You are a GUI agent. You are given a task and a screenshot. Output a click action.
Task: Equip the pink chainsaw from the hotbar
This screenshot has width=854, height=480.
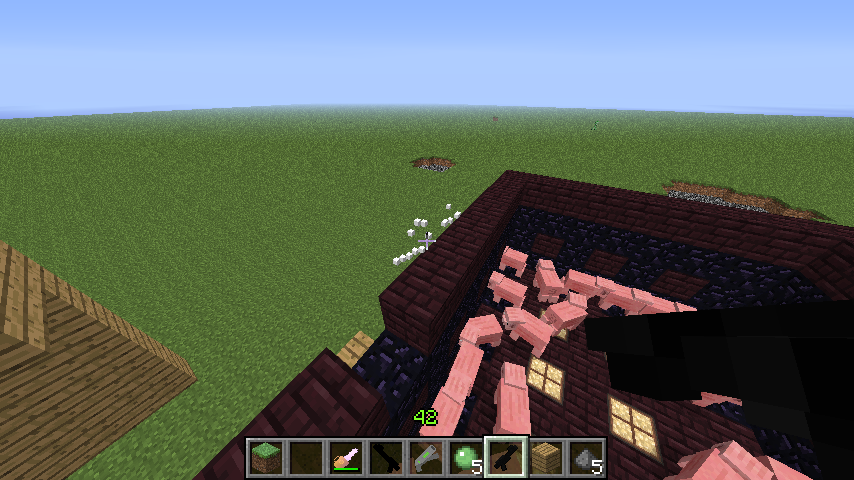[x=345, y=457]
